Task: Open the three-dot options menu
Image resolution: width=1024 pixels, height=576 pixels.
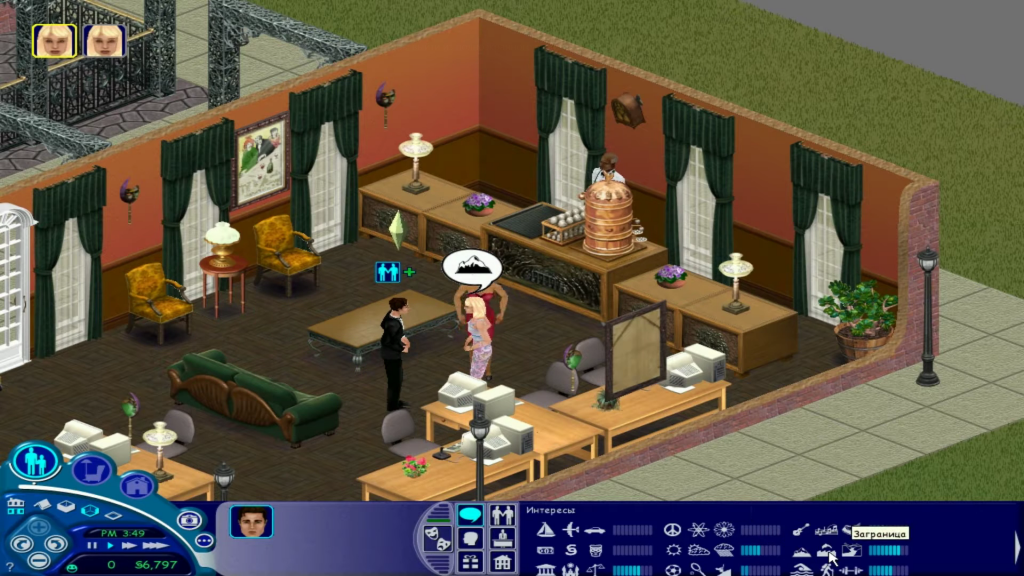Action: pyautogui.click(x=203, y=541)
